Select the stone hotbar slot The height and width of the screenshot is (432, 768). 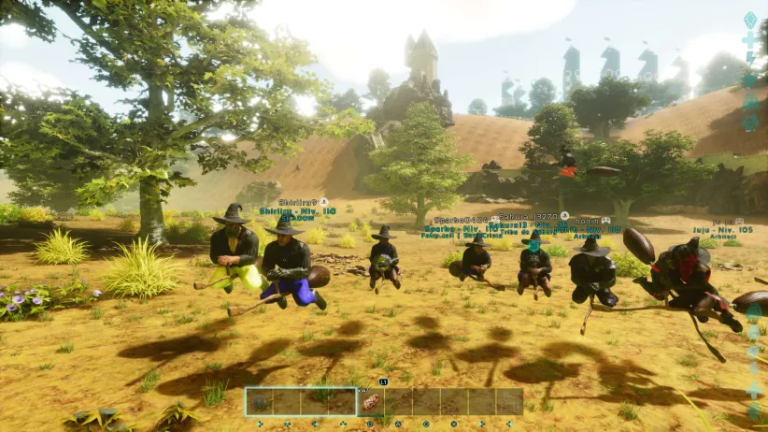(x=260, y=402)
